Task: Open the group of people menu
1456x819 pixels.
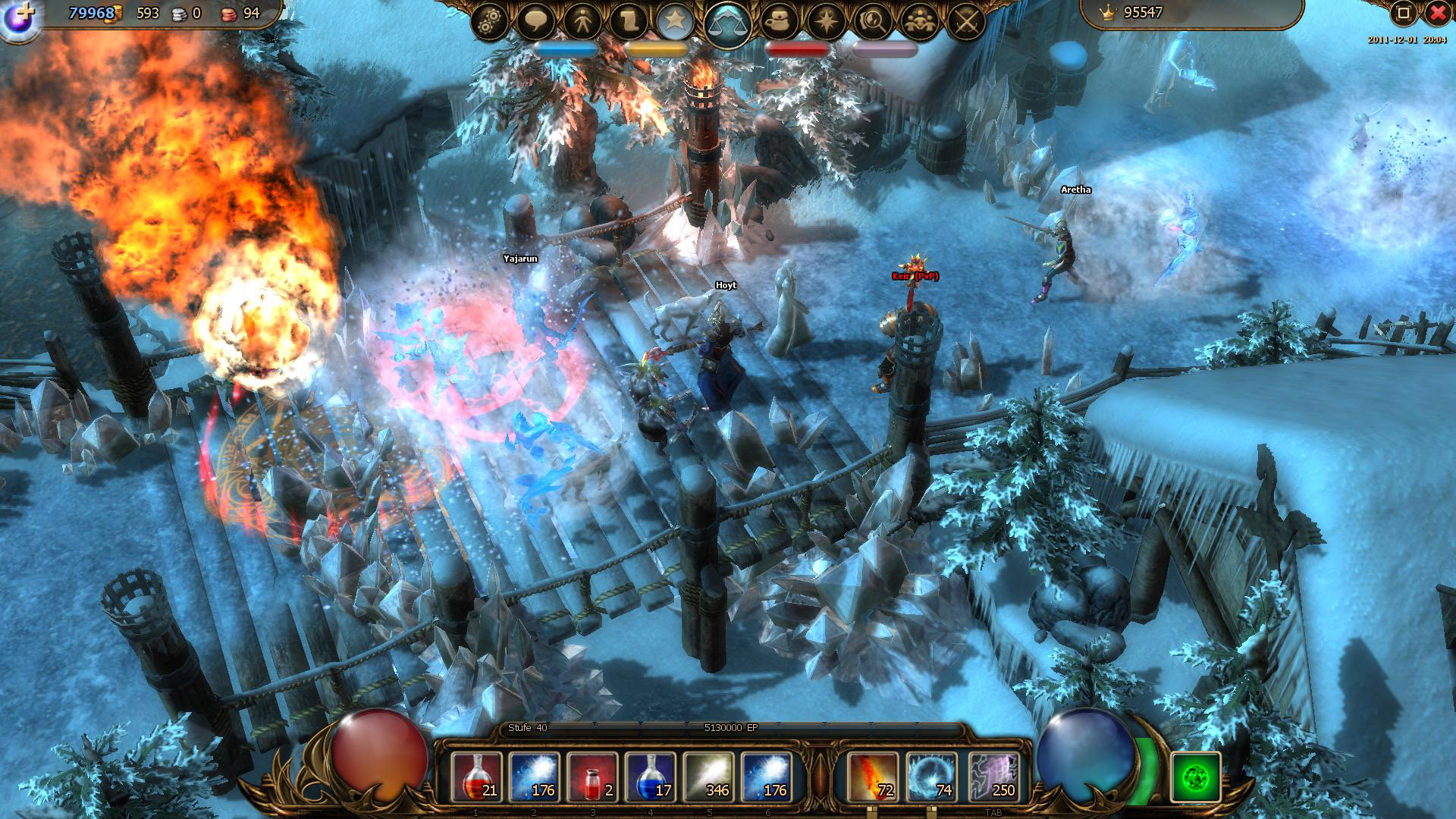Action: (x=920, y=22)
